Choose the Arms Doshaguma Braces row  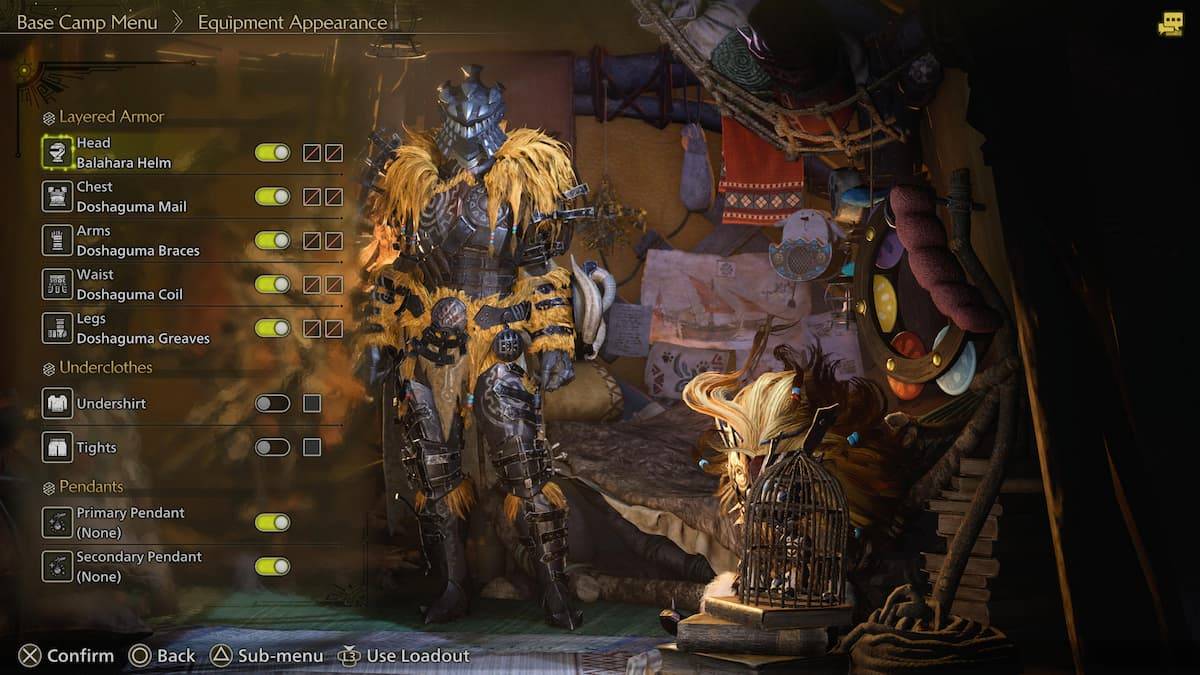137,241
